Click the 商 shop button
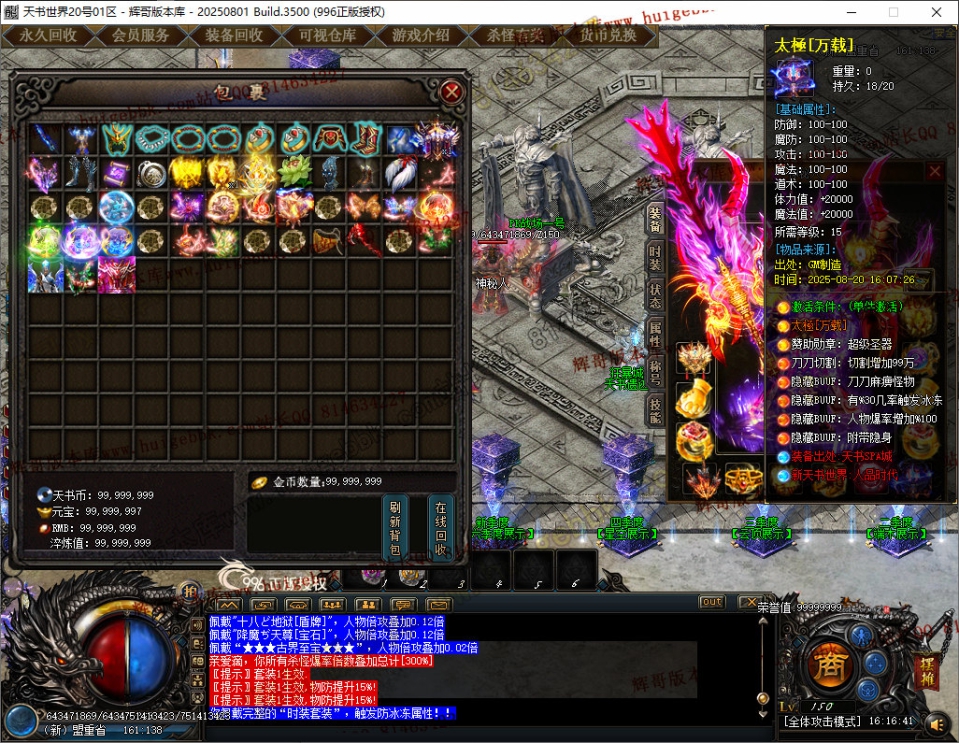This screenshot has width=959, height=743. pos(827,665)
